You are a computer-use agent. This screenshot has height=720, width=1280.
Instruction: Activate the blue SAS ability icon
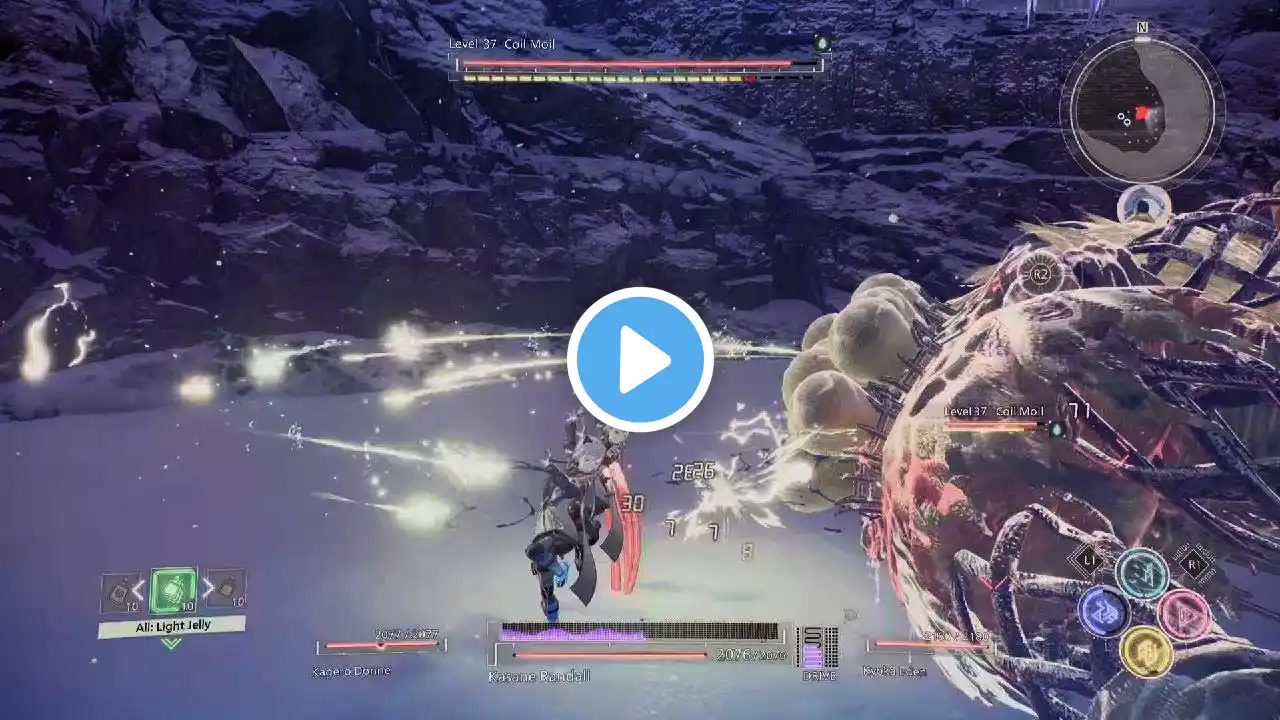pos(1104,612)
